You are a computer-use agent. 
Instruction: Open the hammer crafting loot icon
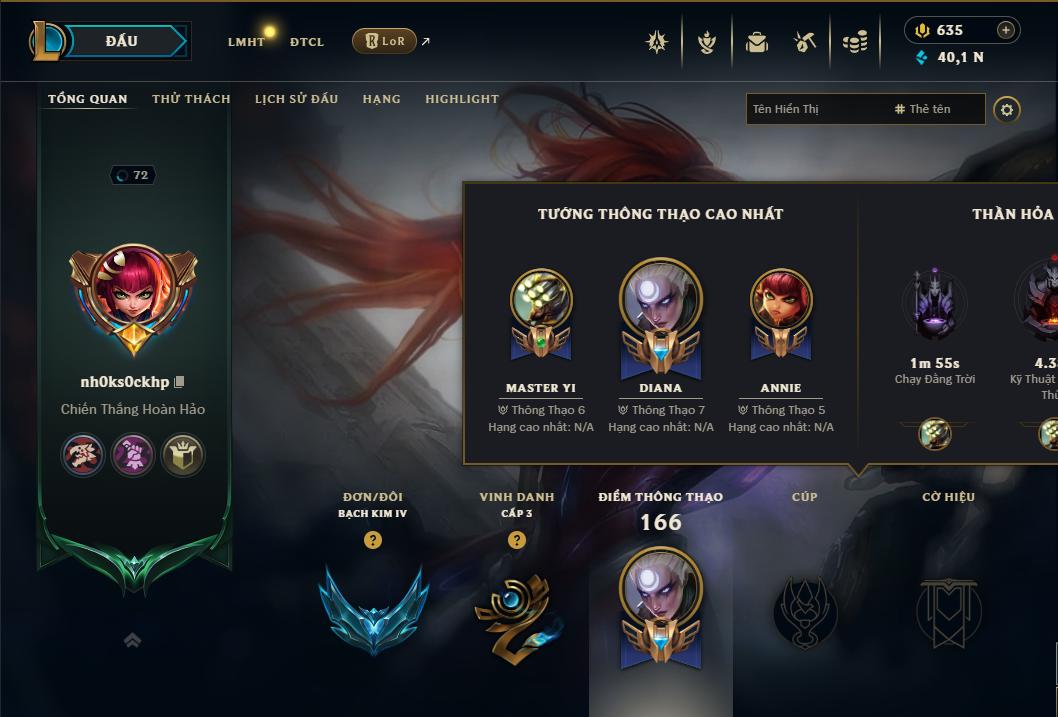805,42
